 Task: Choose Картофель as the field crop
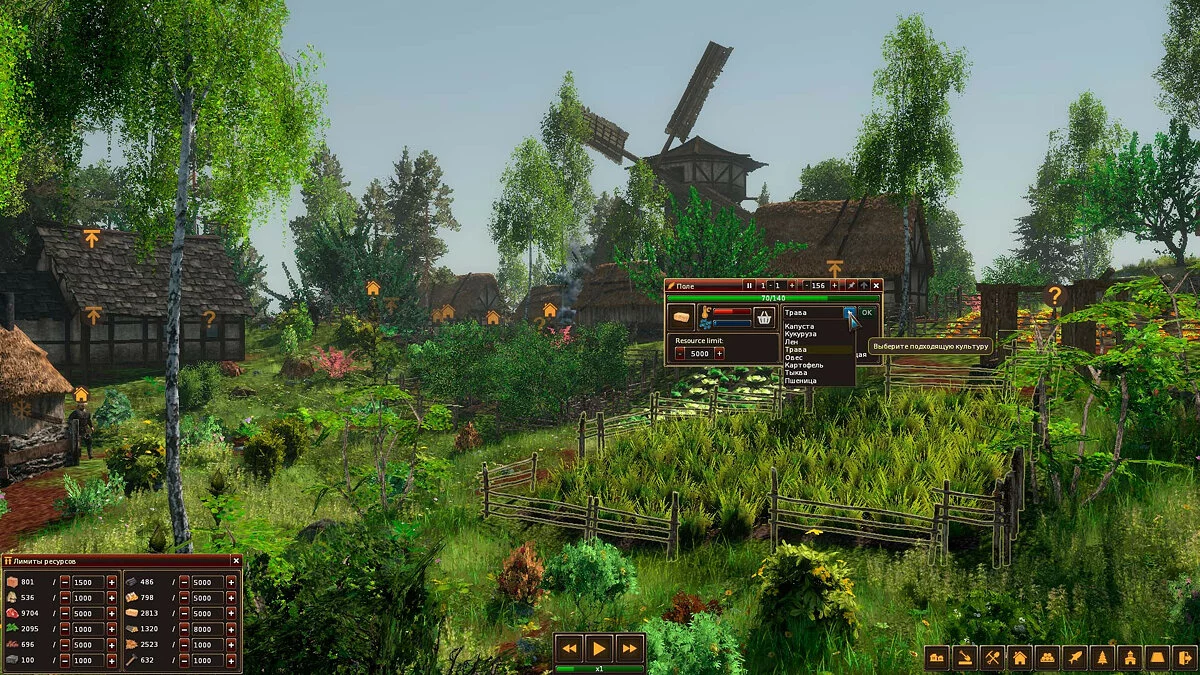804,365
